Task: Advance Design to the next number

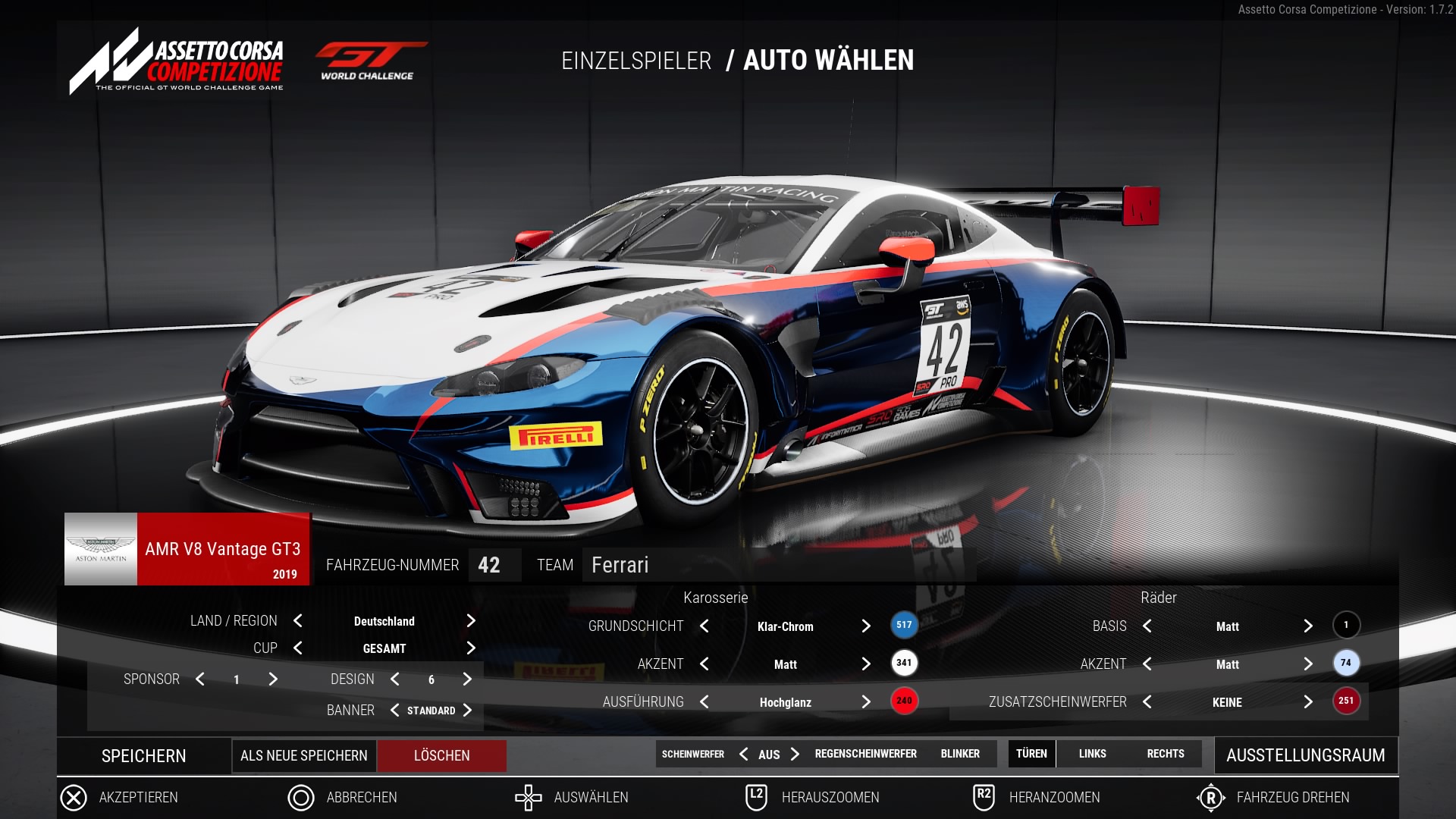Action: [467, 679]
